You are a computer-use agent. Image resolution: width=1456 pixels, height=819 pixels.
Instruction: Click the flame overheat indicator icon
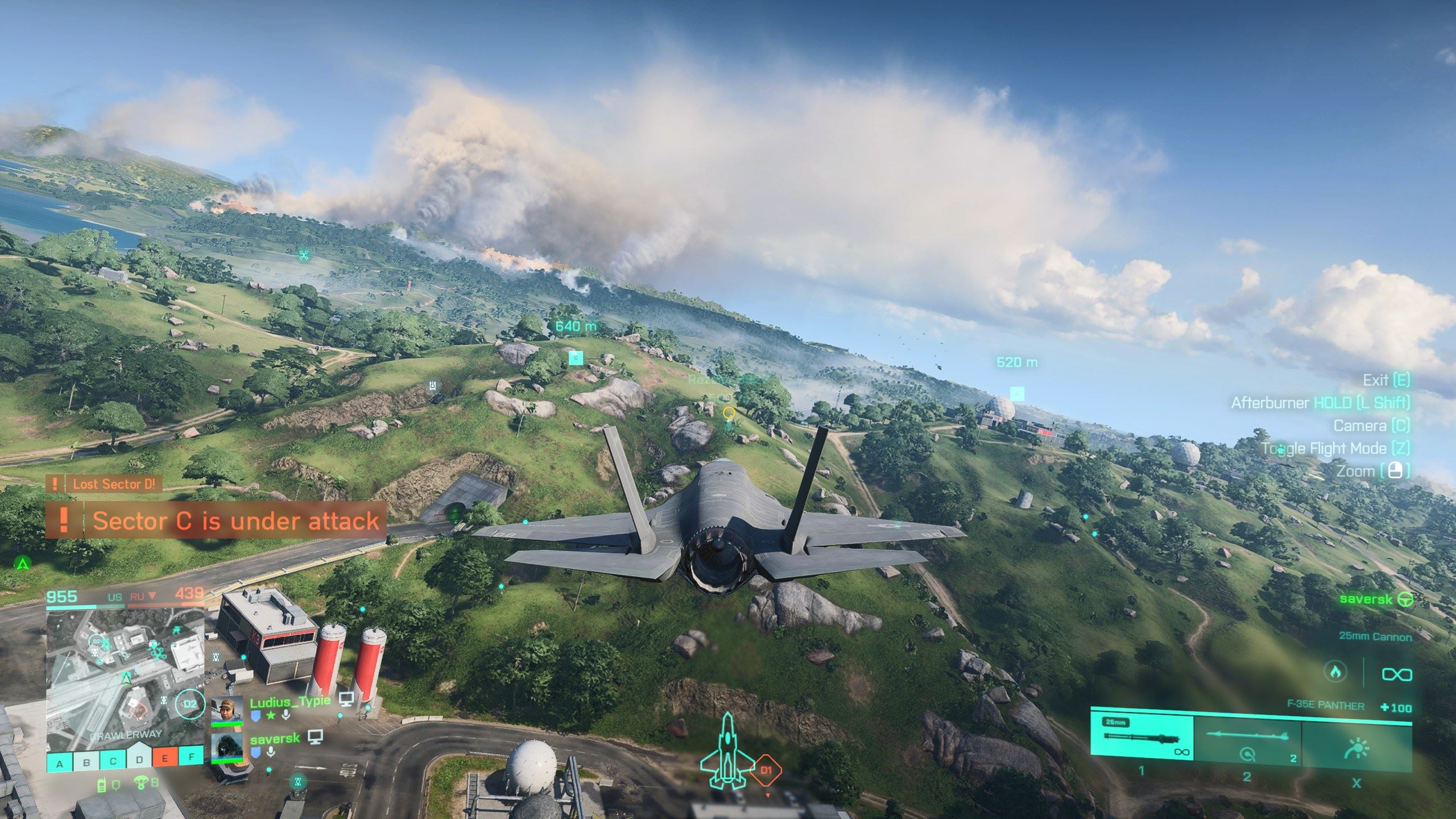point(1335,672)
